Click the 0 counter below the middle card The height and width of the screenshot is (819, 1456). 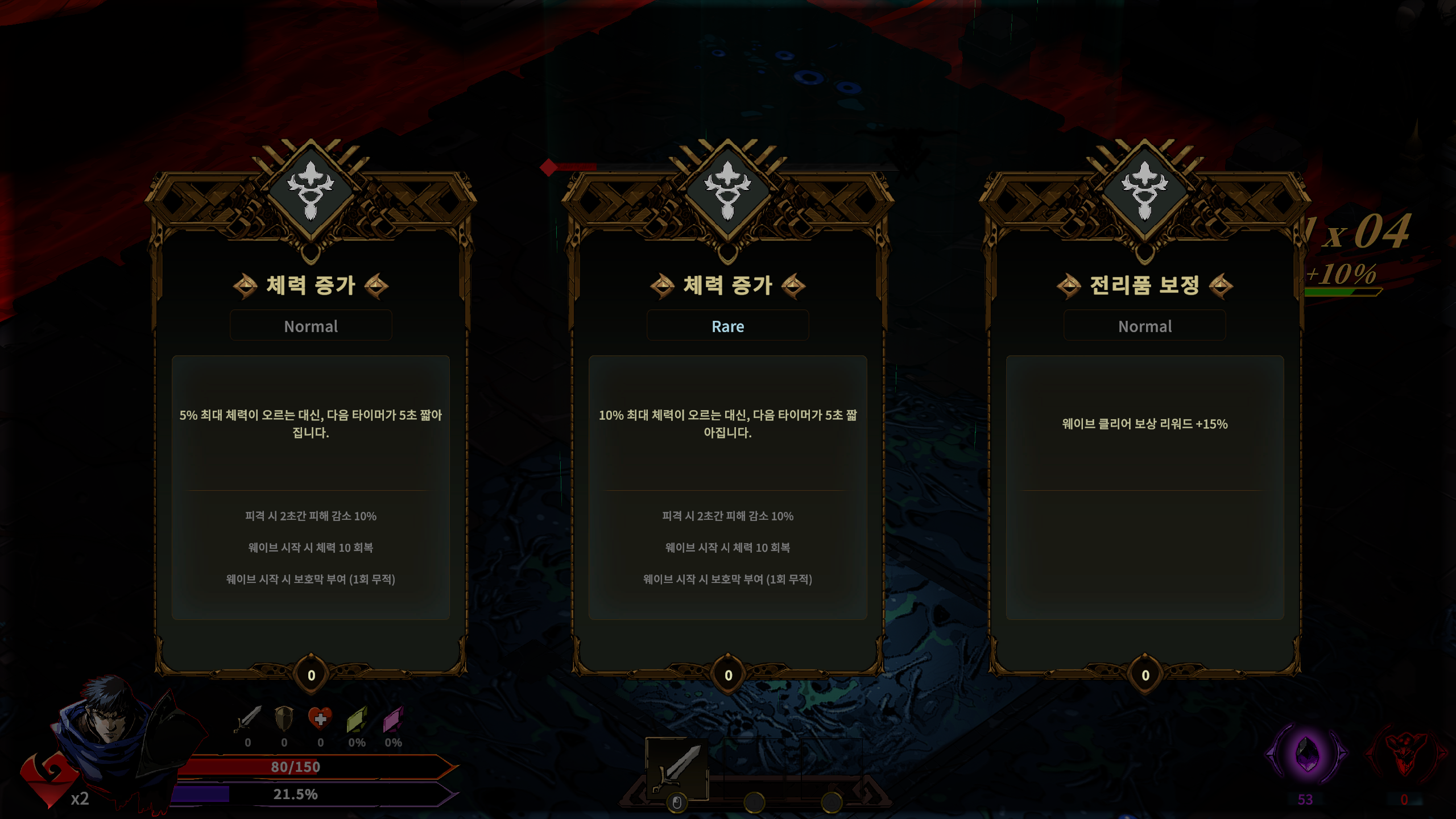(x=728, y=676)
